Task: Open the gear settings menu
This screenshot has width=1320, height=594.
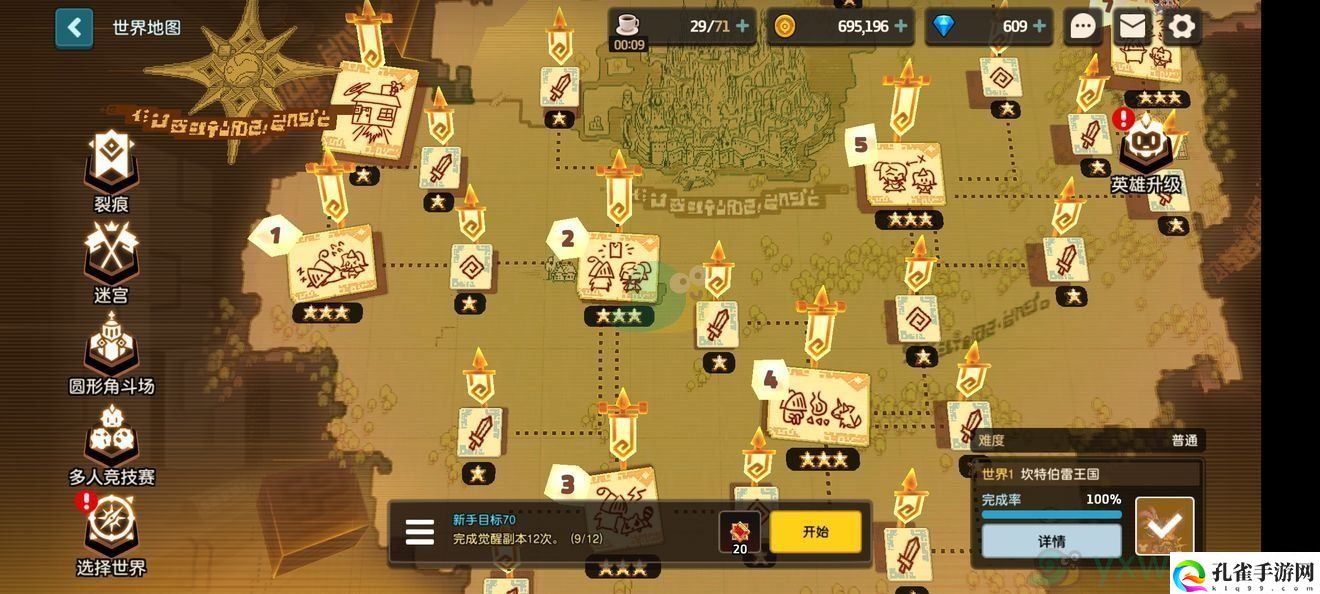Action: (1181, 27)
